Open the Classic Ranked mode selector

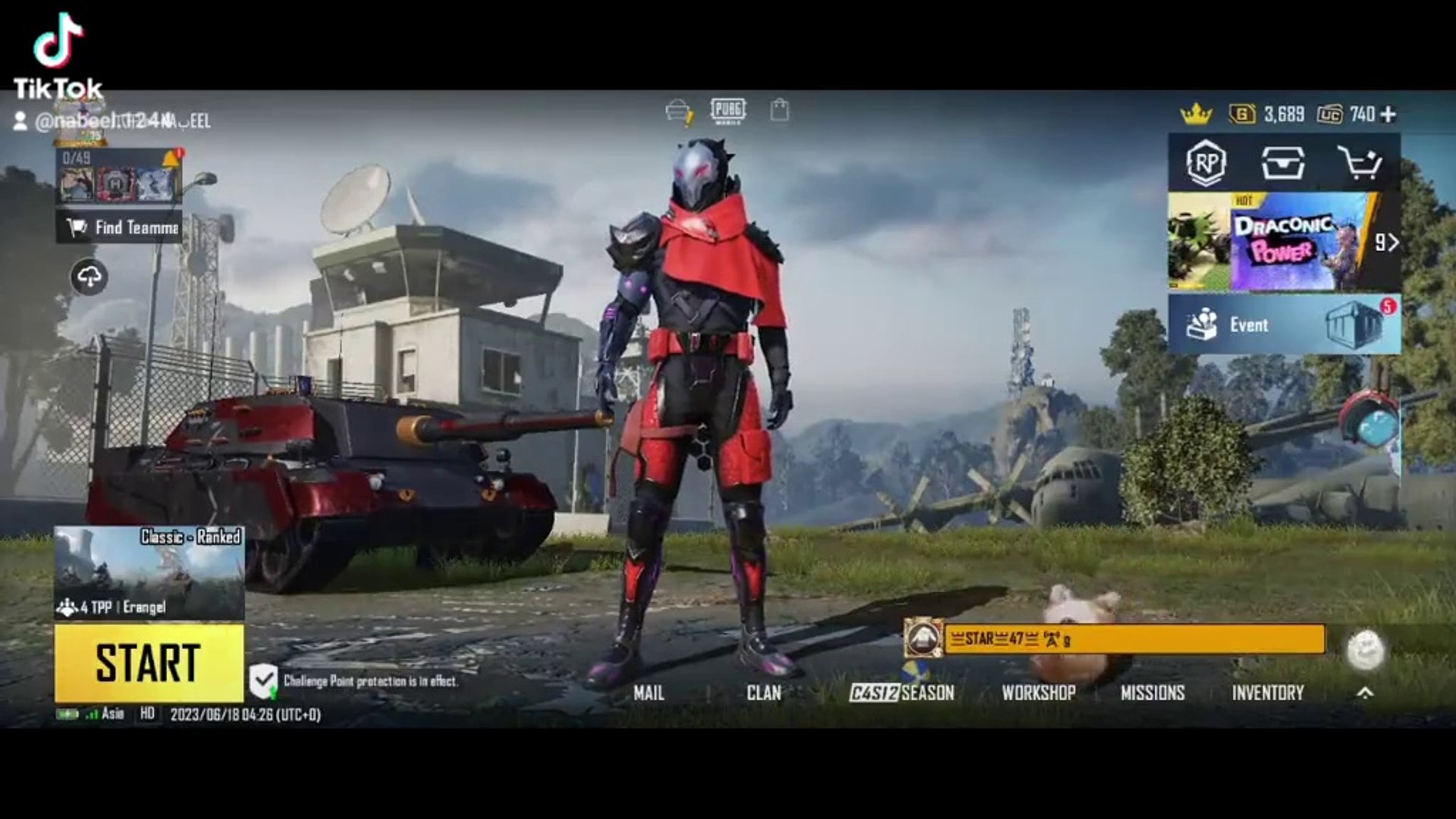pyautogui.click(x=149, y=573)
